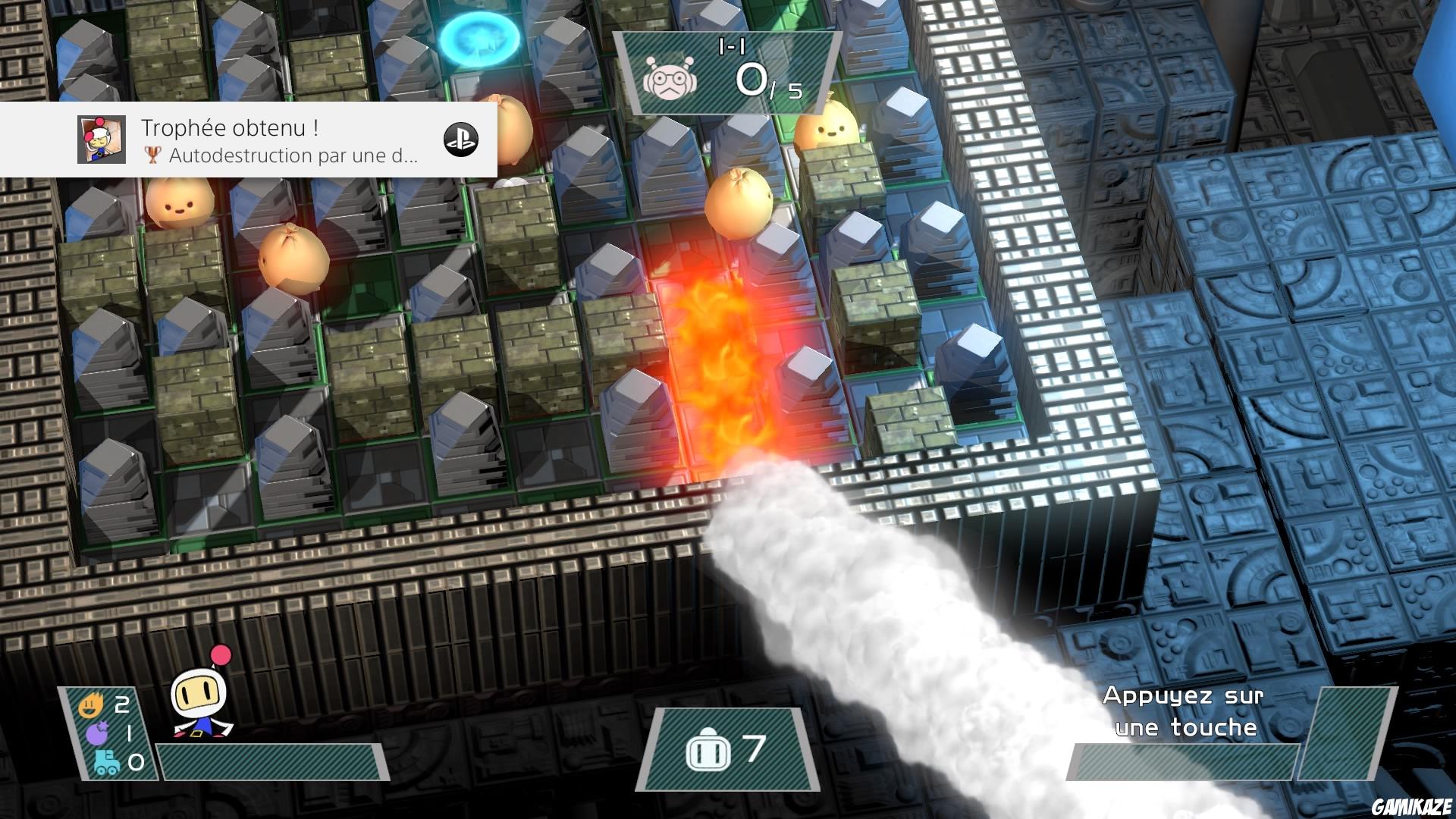
Task: Click the purple bomb power-up icon
Action: (x=96, y=733)
